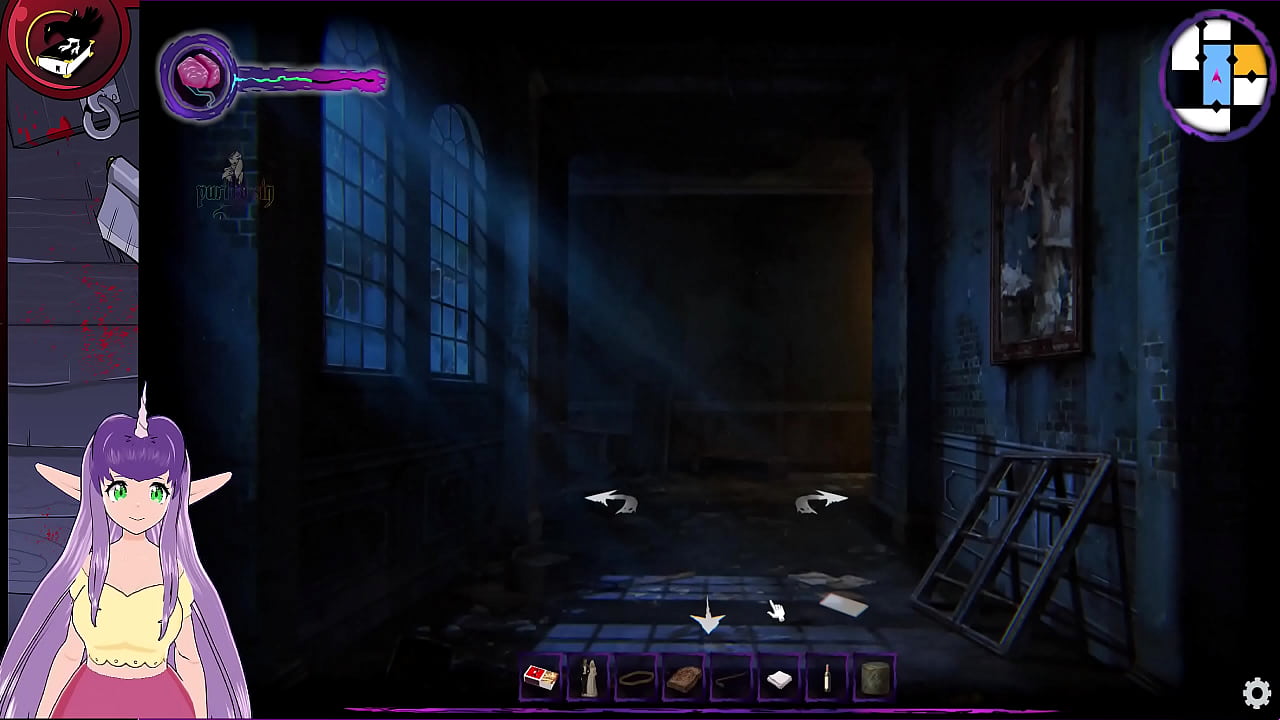
Task: Choose the brown carved tablet item
Action: [684, 679]
